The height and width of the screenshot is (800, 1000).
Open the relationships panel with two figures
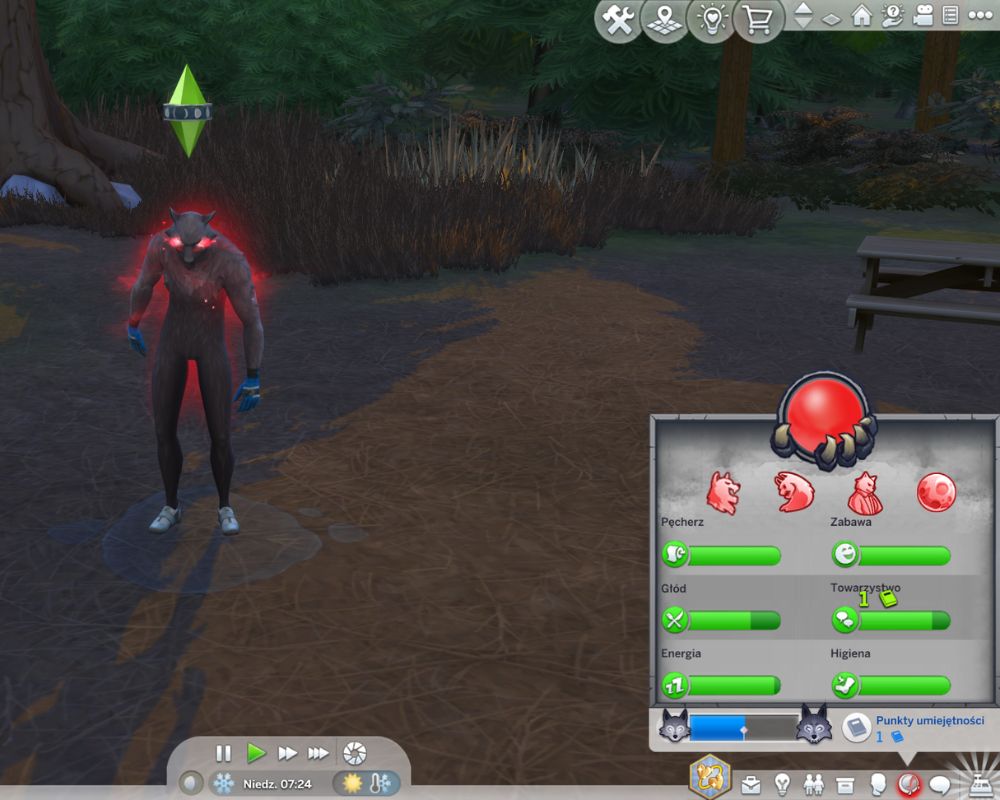[815, 784]
